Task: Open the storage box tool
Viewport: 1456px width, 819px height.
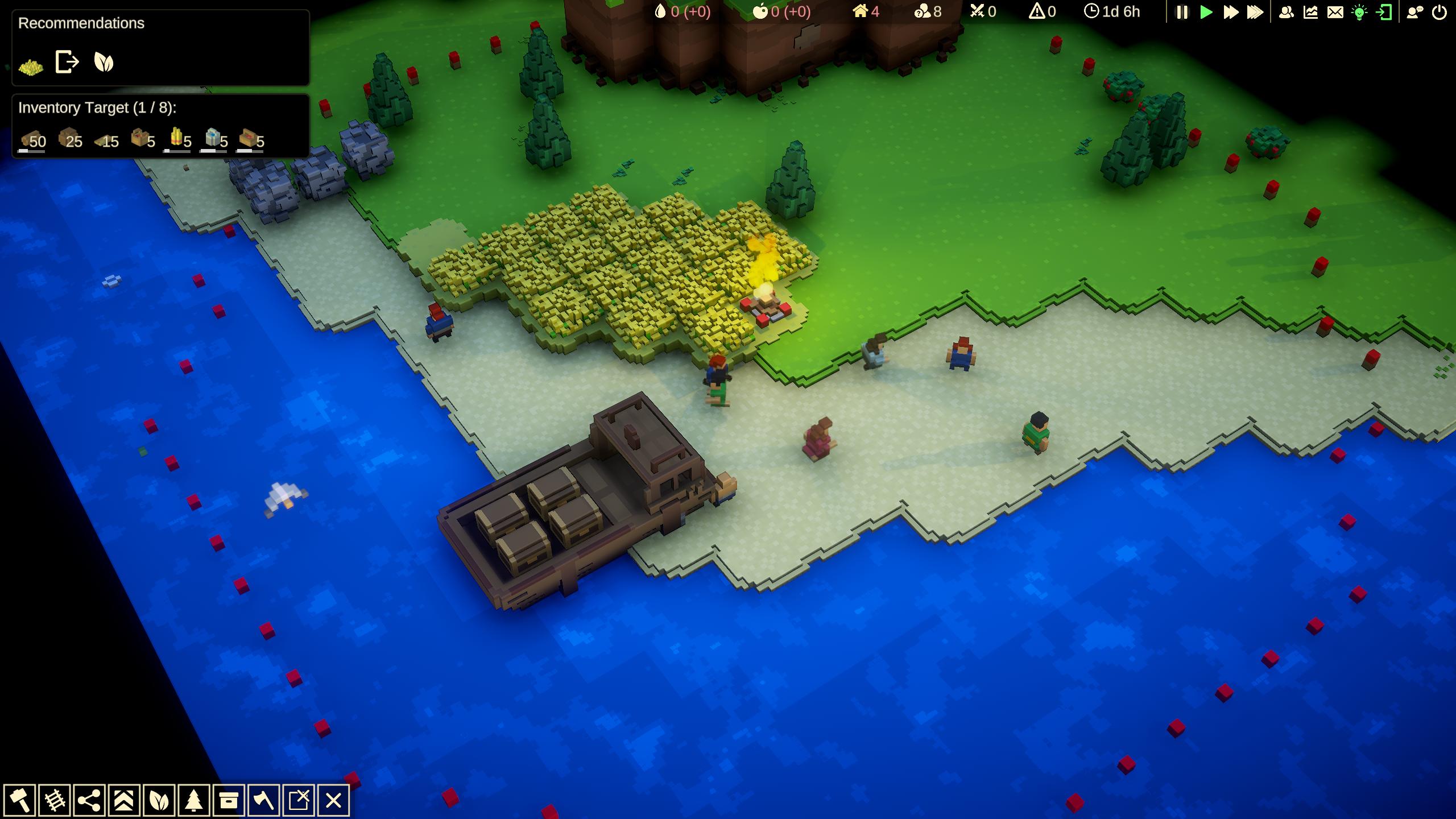Action: [229, 801]
